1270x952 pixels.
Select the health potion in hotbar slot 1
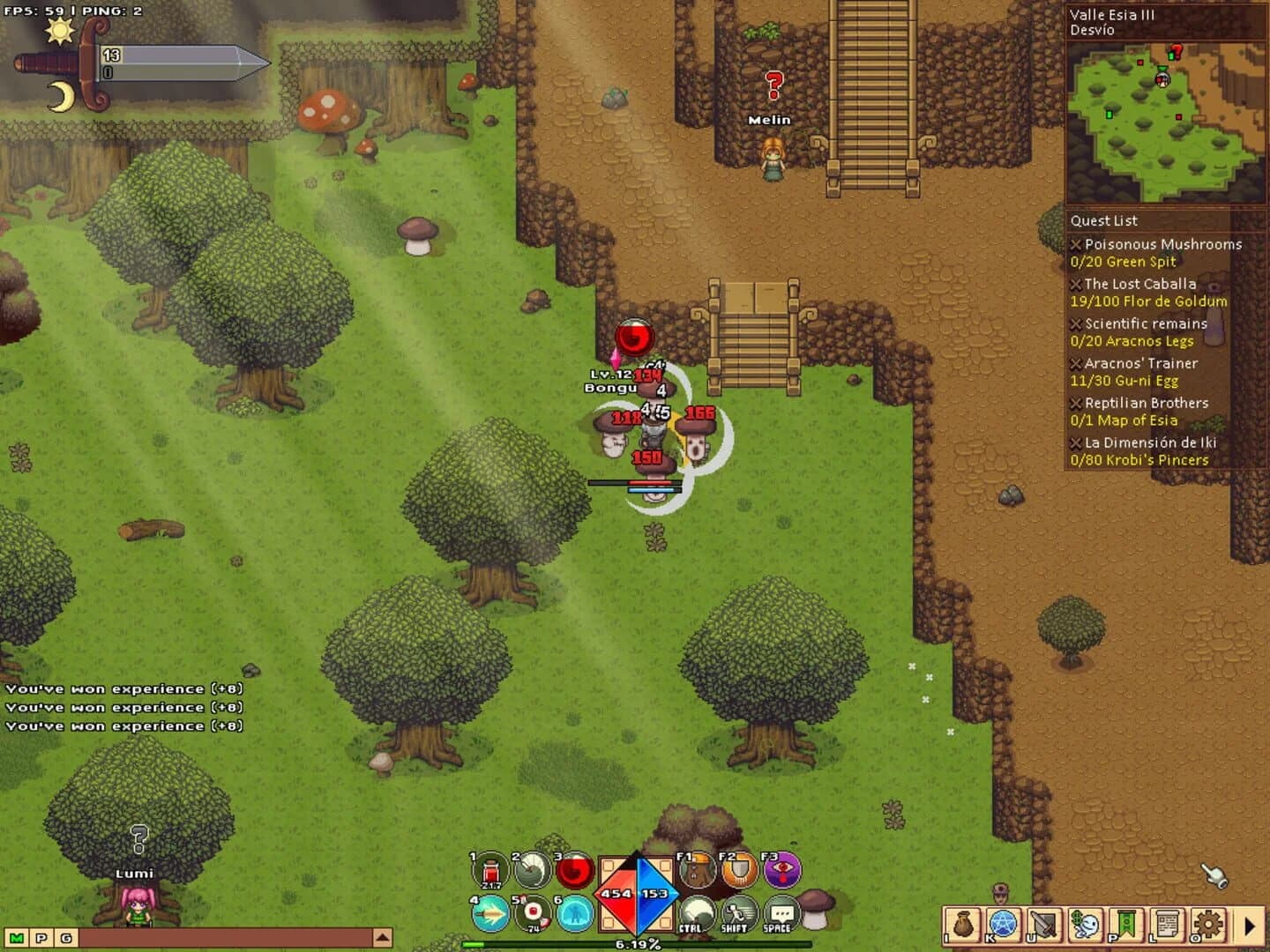pyautogui.click(x=489, y=870)
